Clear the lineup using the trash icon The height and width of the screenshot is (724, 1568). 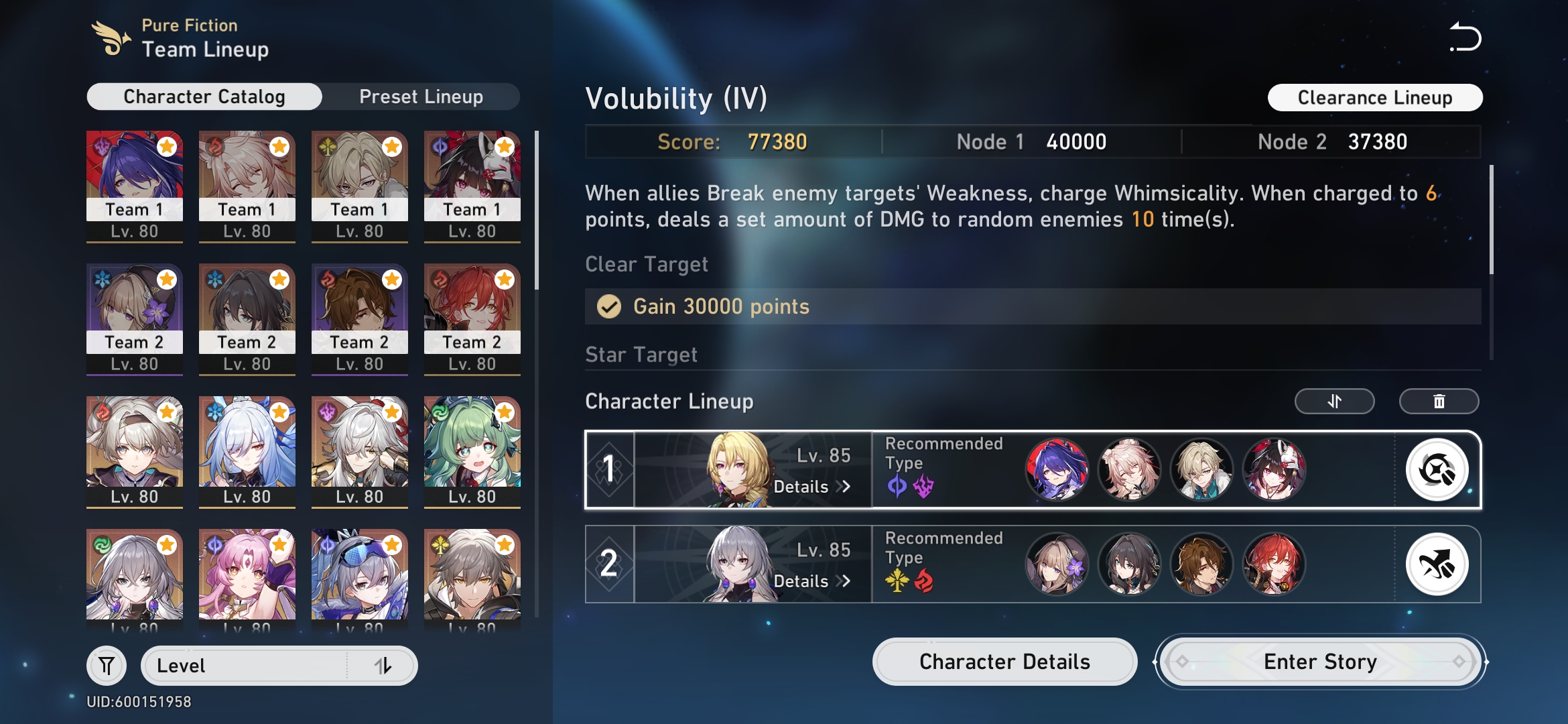(1439, 401)
